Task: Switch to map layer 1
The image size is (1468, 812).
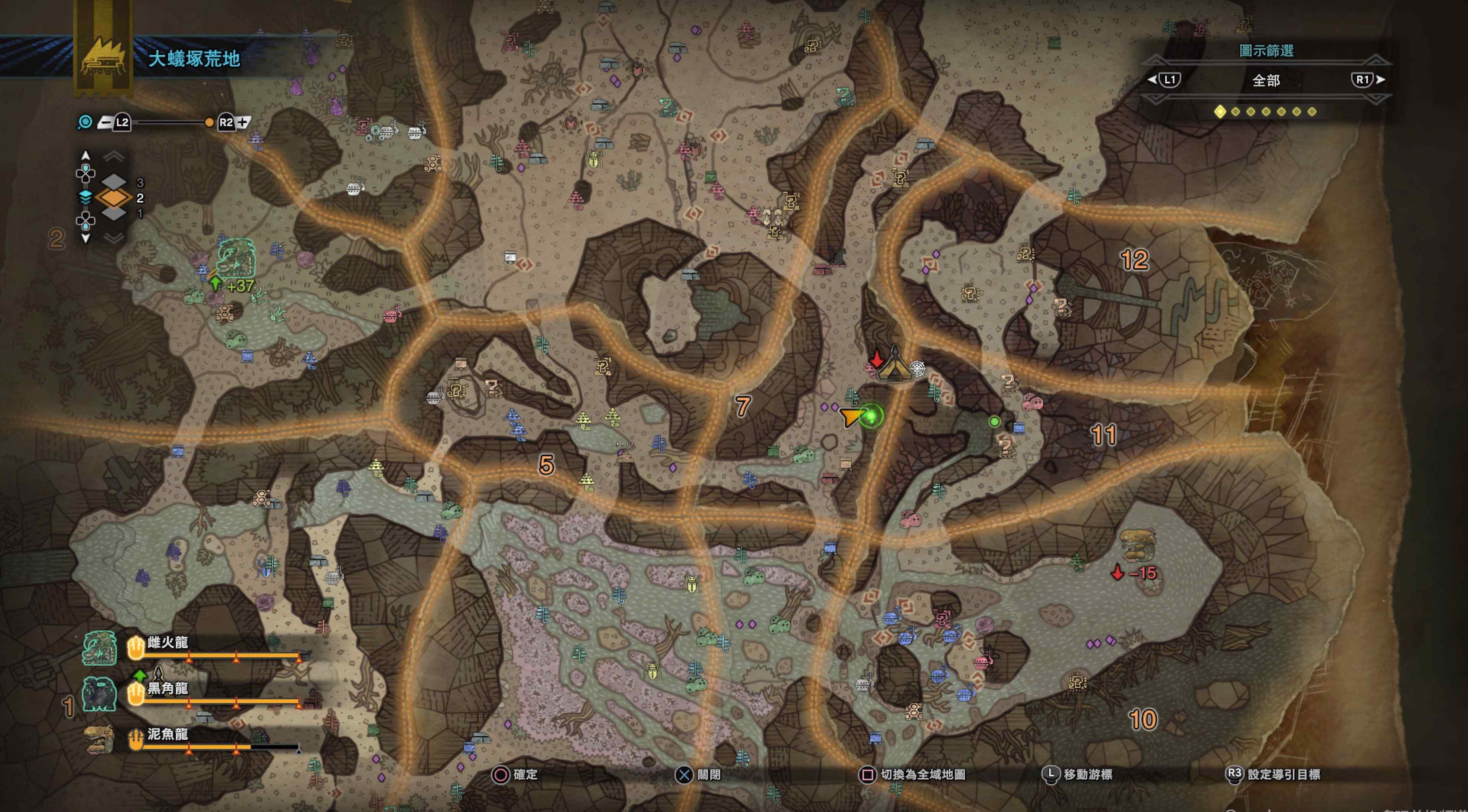Action: [114, 214]
